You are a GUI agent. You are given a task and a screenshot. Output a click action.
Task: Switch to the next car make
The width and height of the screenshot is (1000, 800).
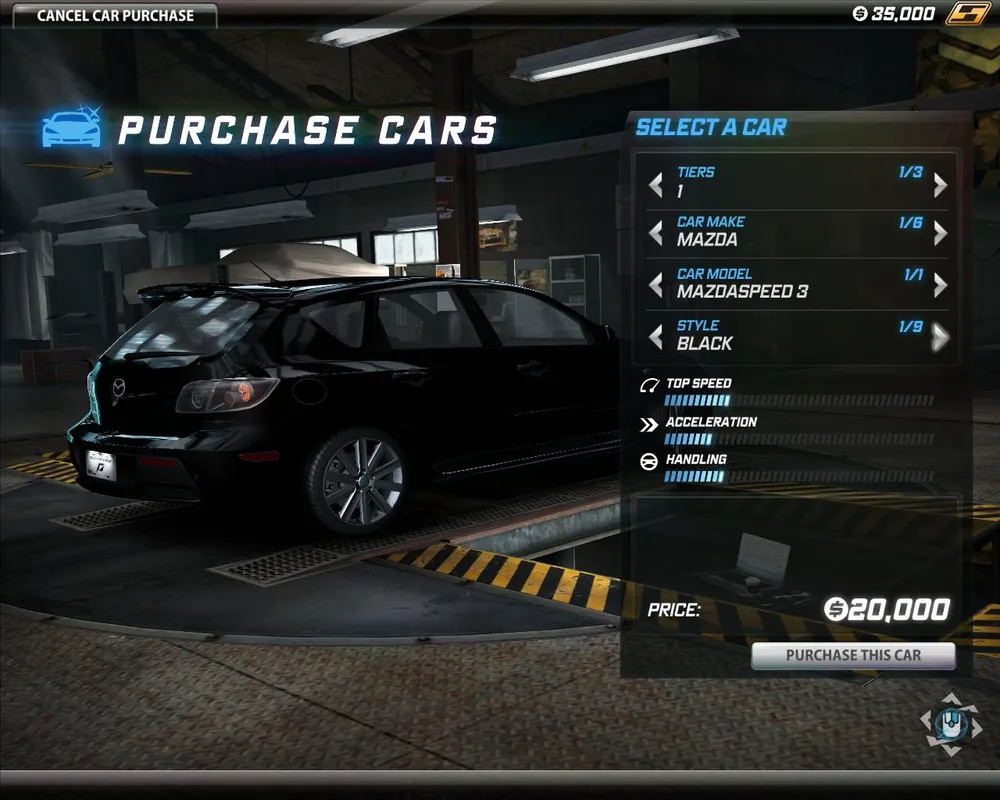point(940,234)
